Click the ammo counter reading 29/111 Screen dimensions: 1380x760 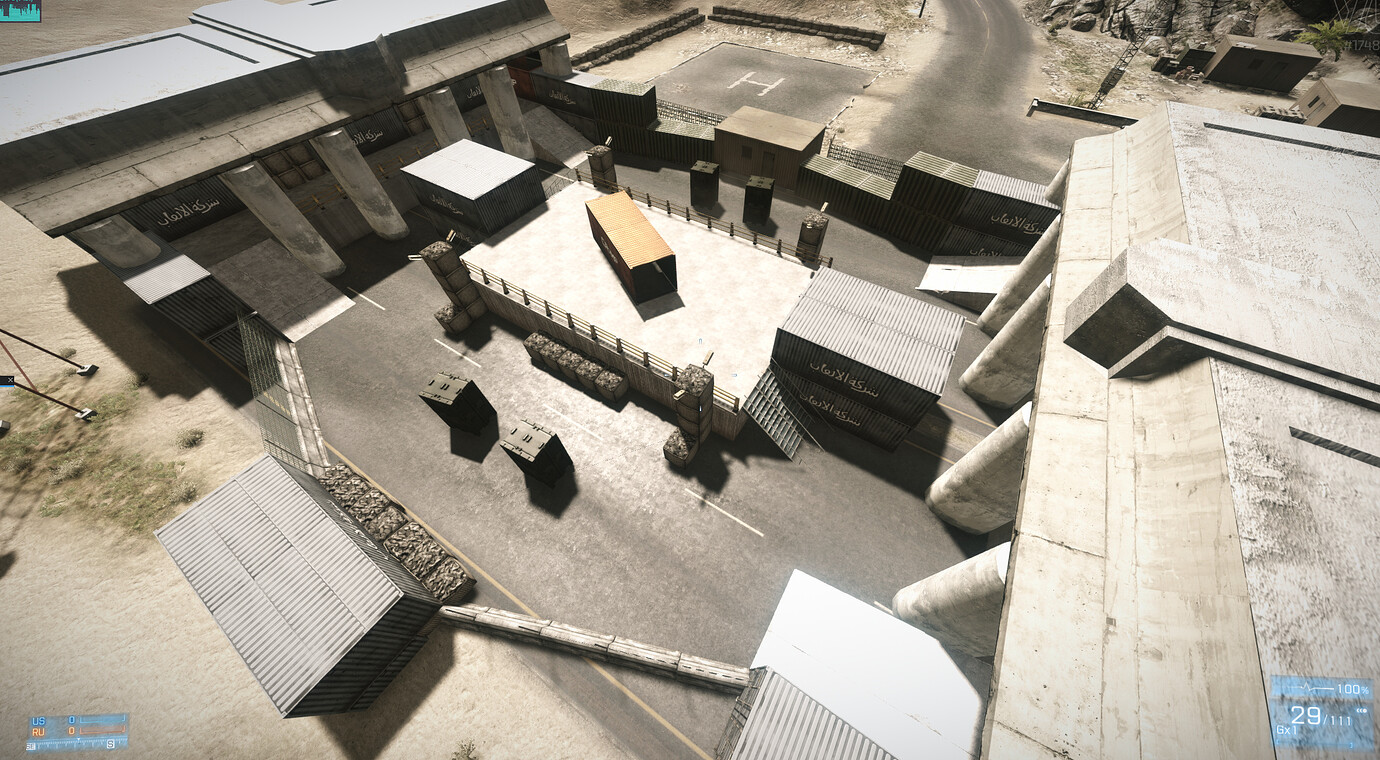coord(1319,718)
